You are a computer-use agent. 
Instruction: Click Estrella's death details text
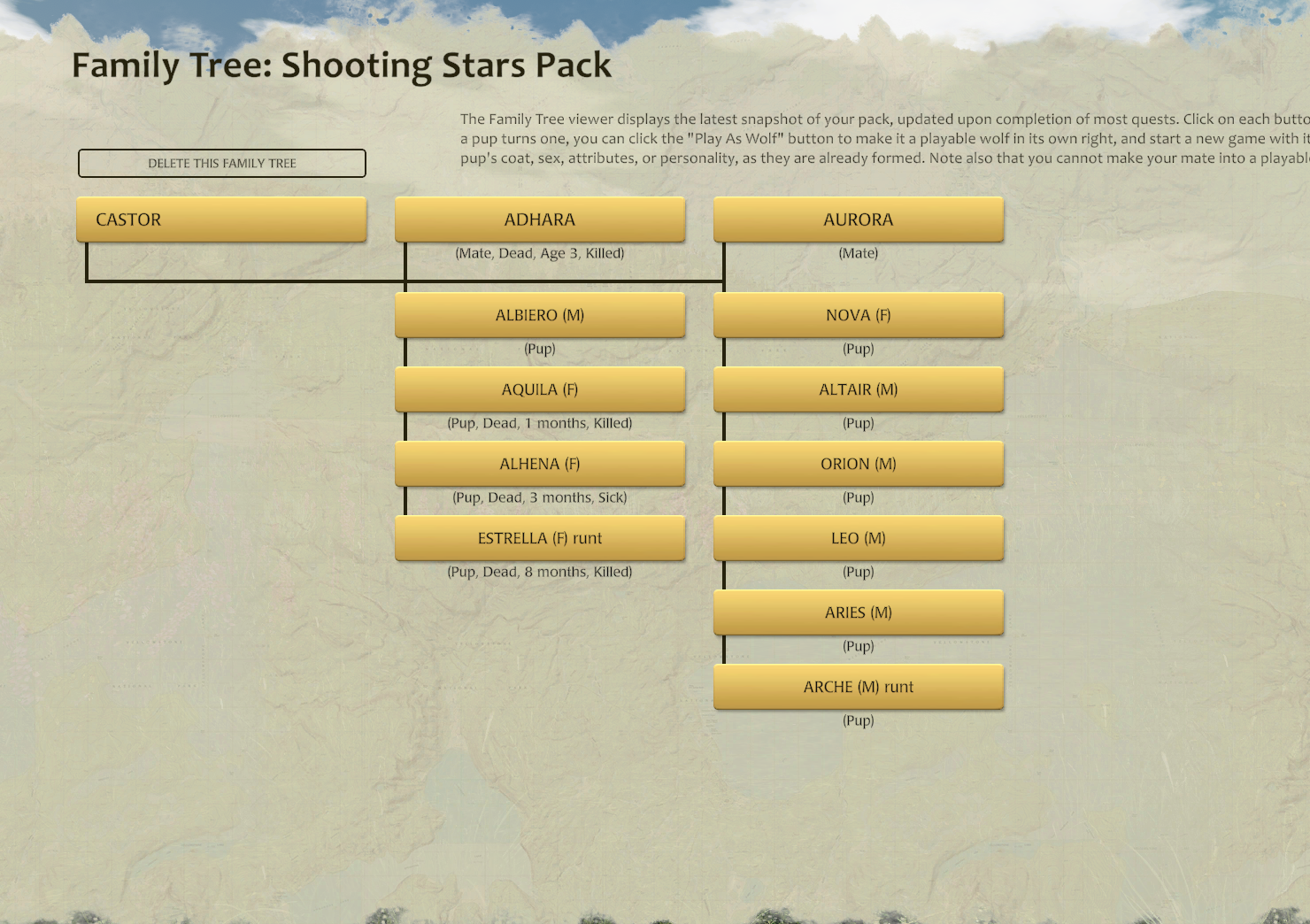540,572
